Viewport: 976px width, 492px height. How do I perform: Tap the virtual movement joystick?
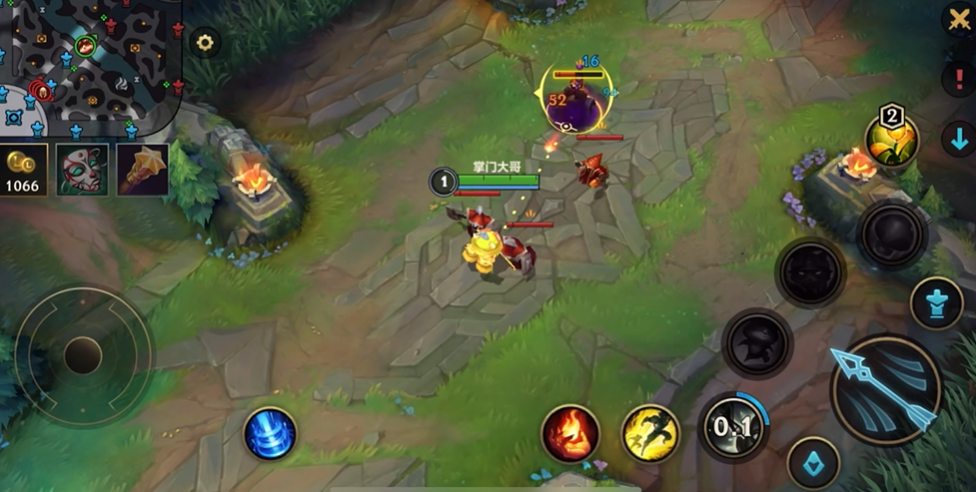[83, 355]
